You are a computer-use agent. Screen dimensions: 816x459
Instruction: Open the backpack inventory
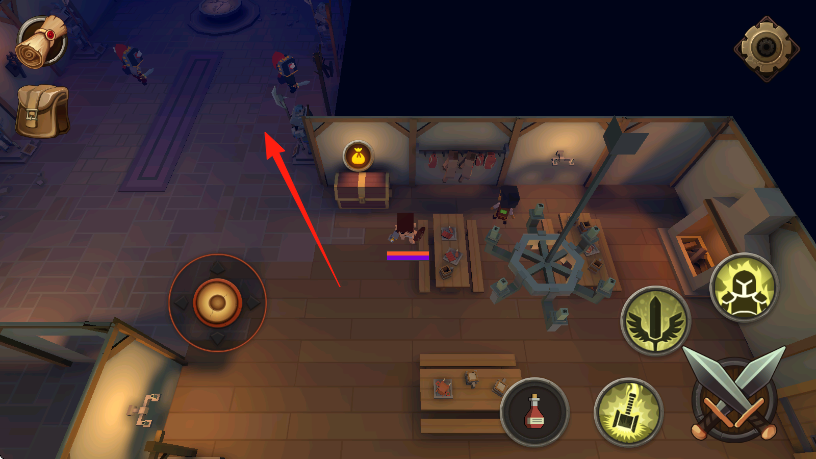pyautogui.click(x=42, y=110)
